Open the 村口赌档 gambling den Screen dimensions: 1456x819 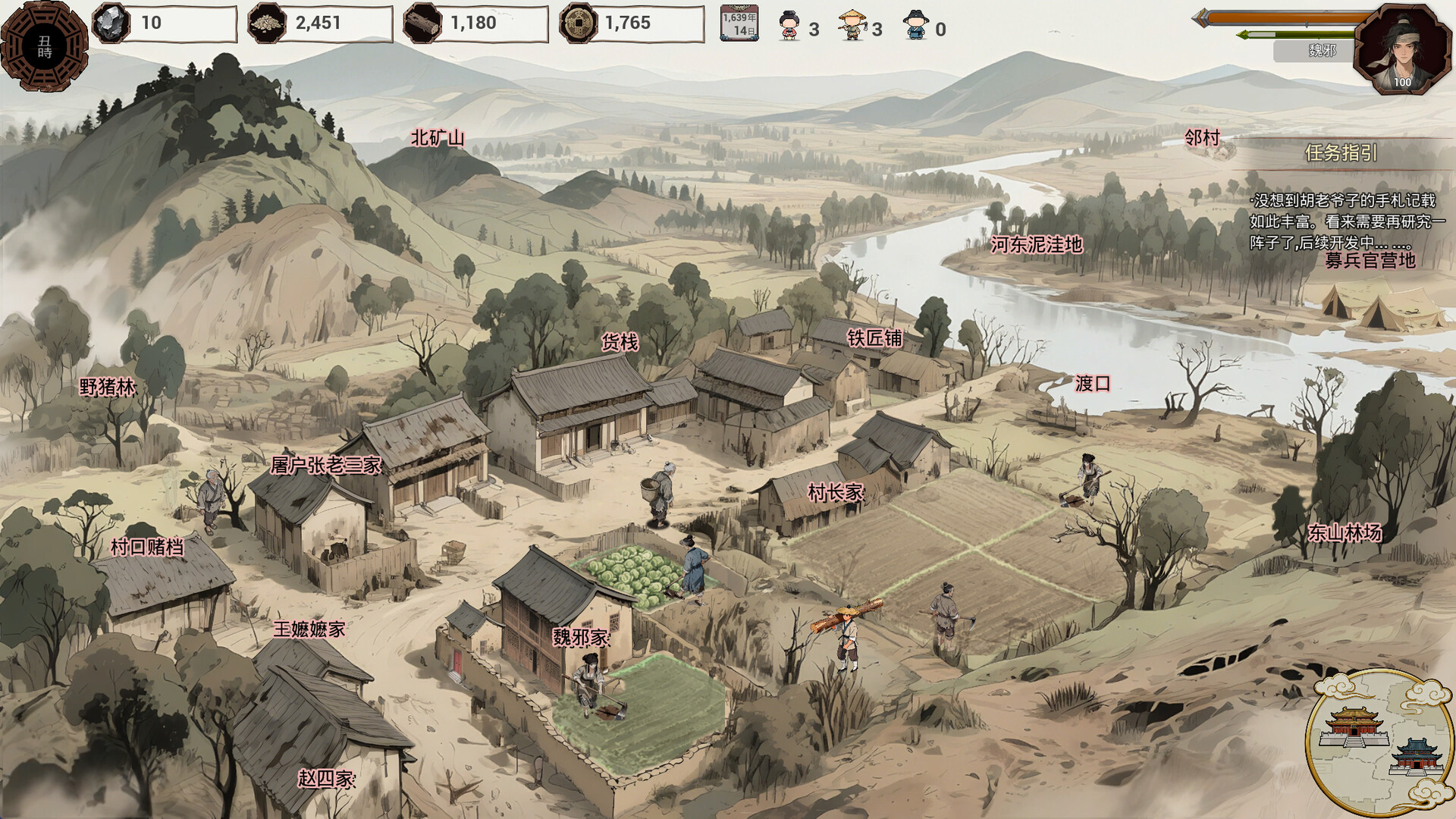click(146, 547)
